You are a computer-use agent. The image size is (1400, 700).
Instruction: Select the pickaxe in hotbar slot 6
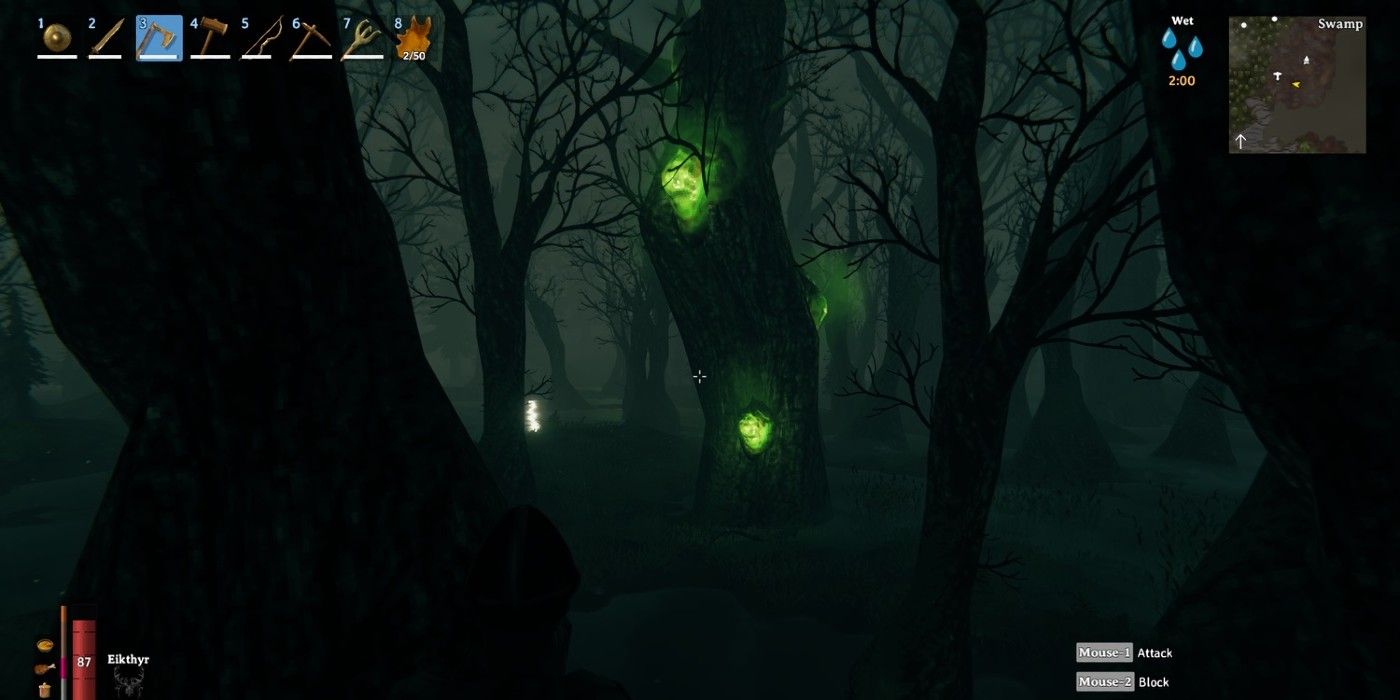tap(311, 38)
